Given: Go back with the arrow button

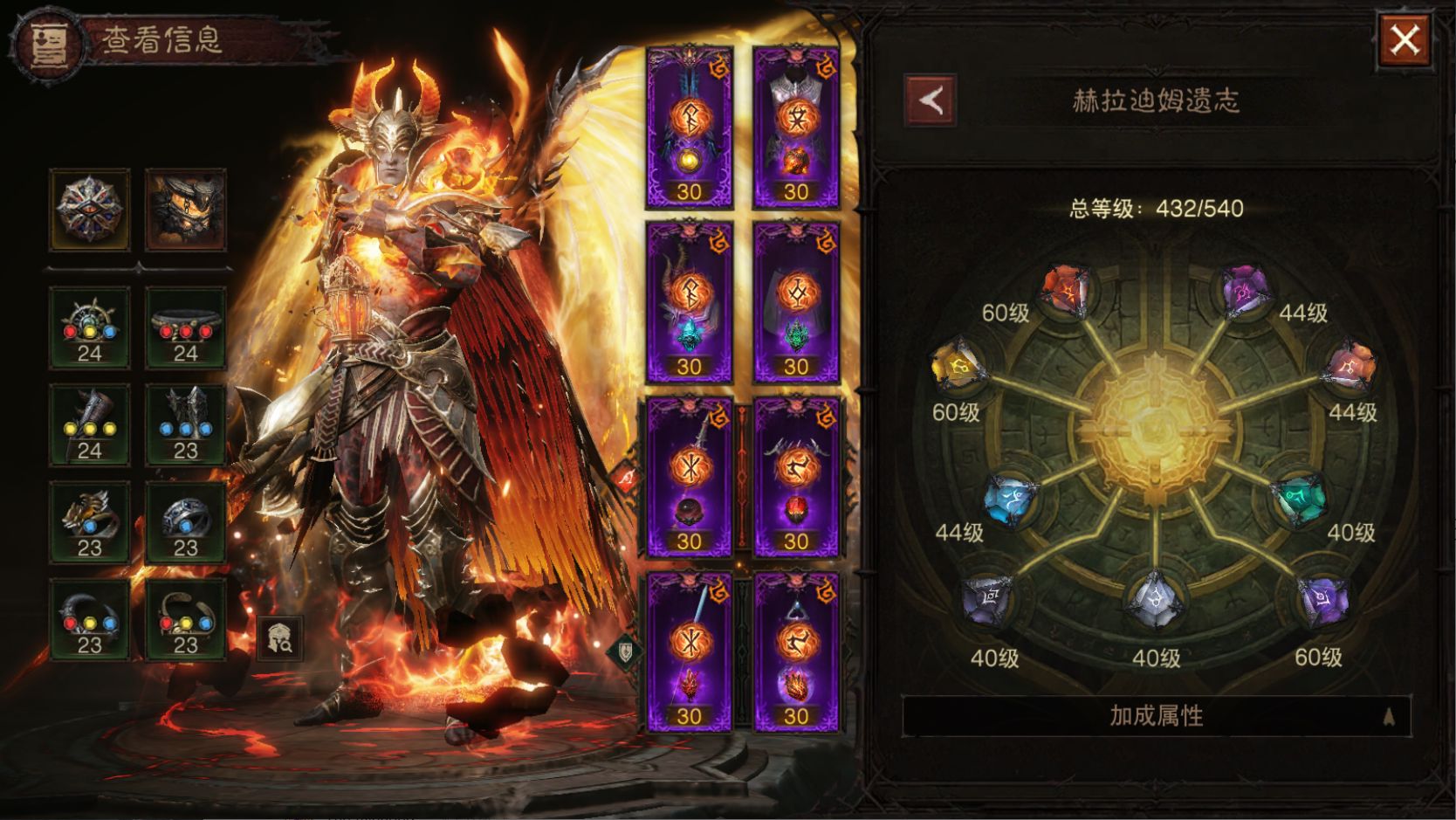Looking at the screenshot, I should coord(931,100).
